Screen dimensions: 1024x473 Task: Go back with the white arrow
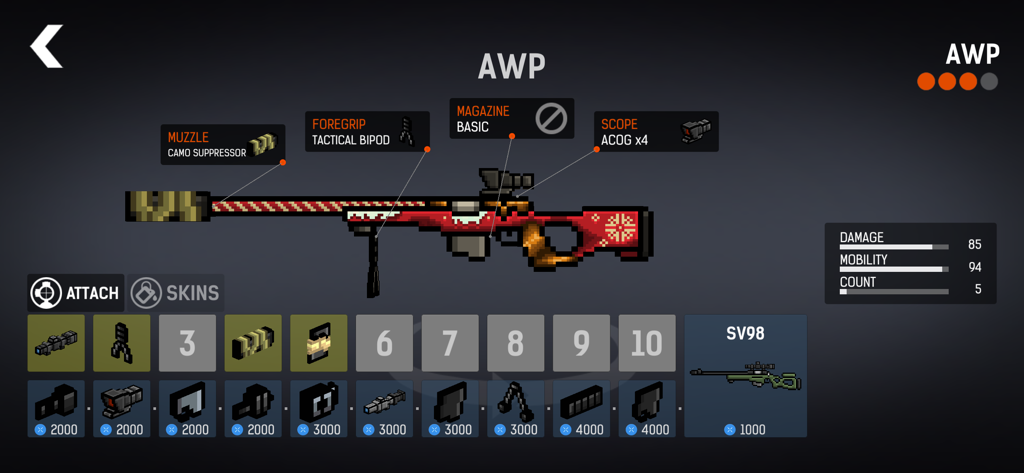(46, 47)
